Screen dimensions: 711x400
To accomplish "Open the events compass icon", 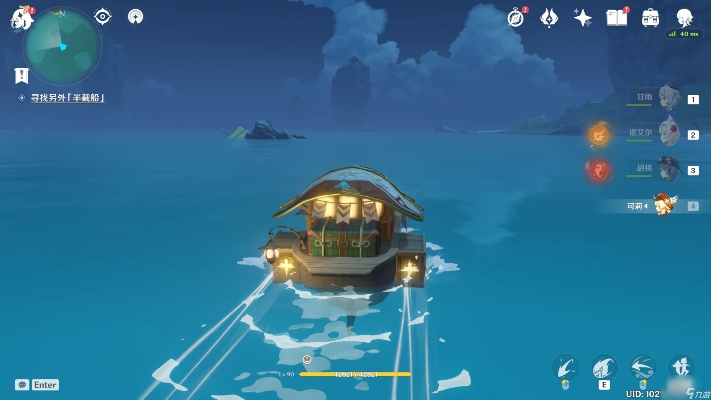I will coord(516,17).
